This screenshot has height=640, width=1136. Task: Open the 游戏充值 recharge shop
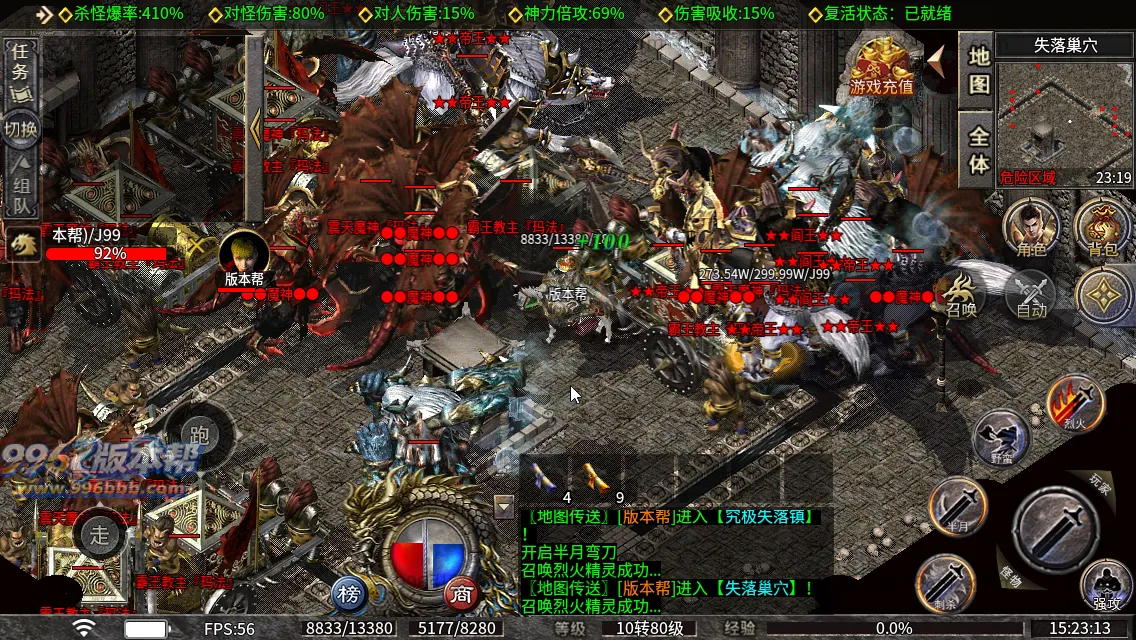coord(881,66)
